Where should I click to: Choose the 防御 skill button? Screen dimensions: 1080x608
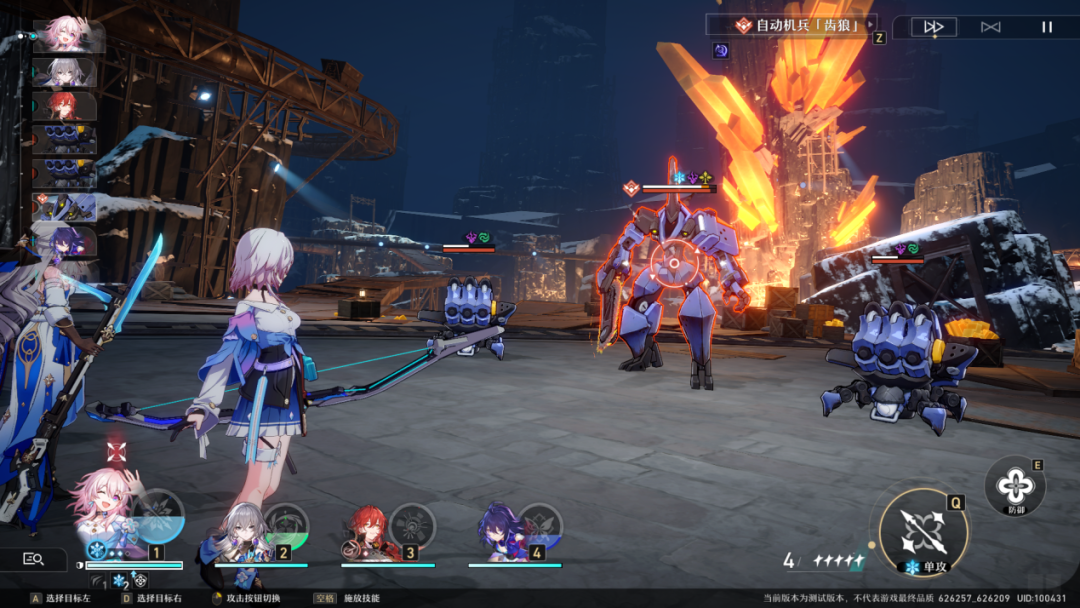tap(1015, 486)
